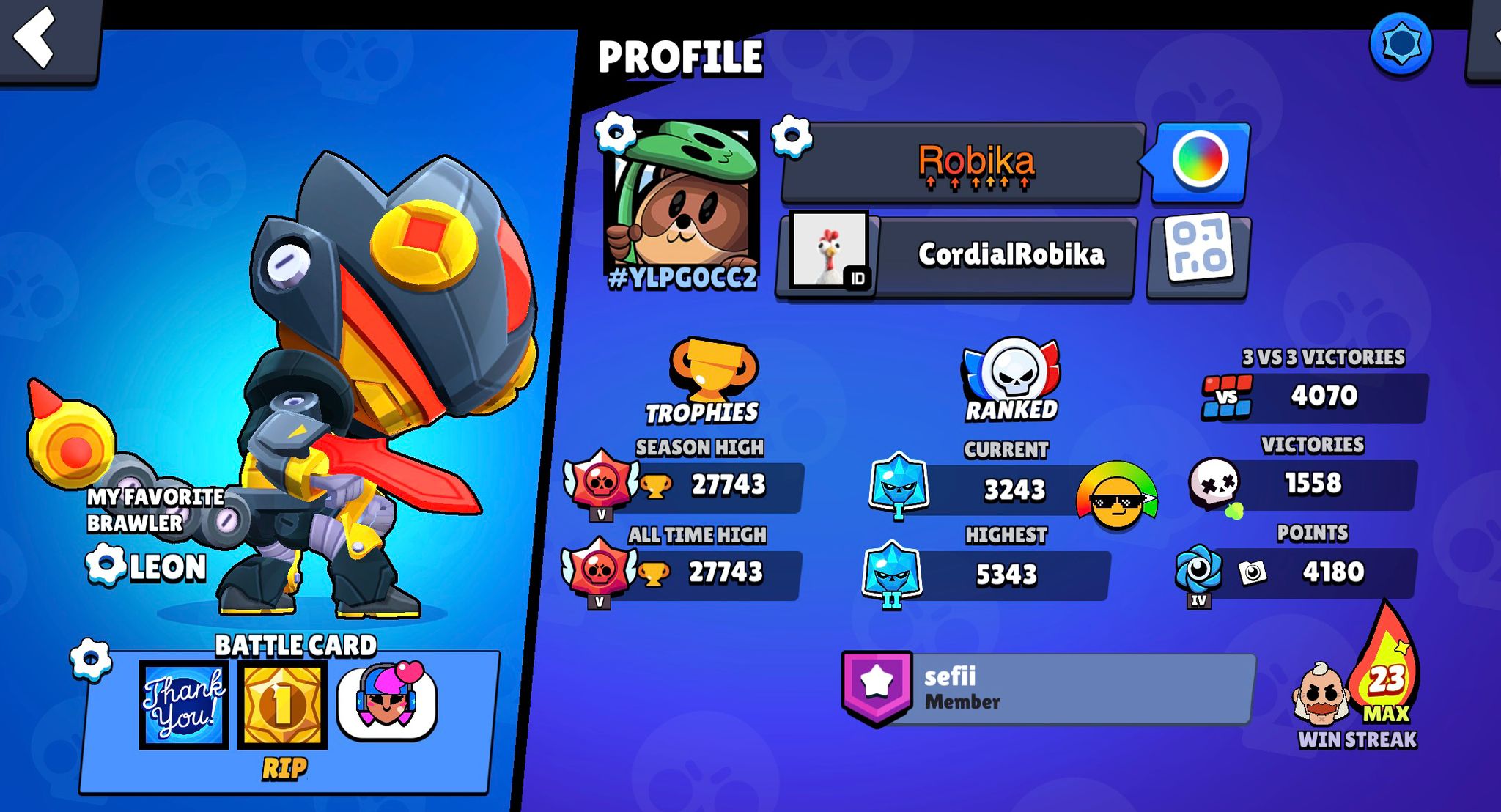Open the club sefii banner

1049,689
